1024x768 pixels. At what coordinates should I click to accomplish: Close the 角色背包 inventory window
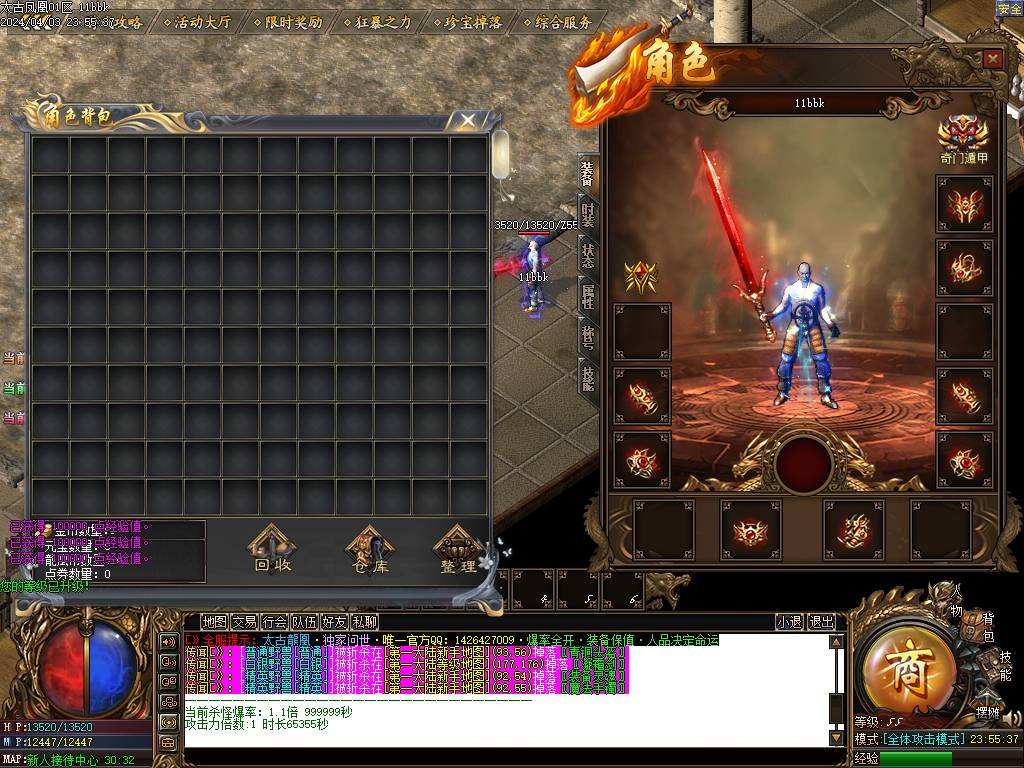click(468, 121)
